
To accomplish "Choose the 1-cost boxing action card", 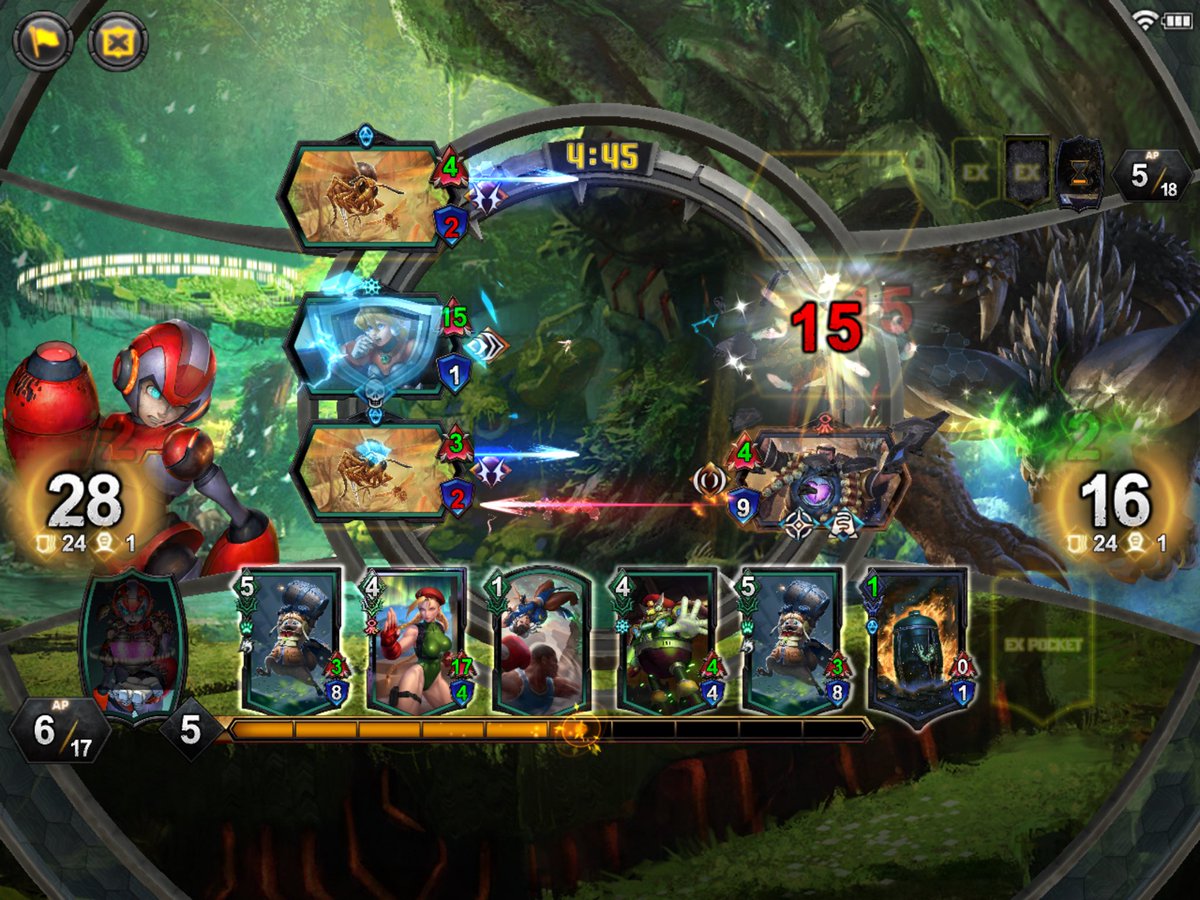I will click(x=539, y=642).
